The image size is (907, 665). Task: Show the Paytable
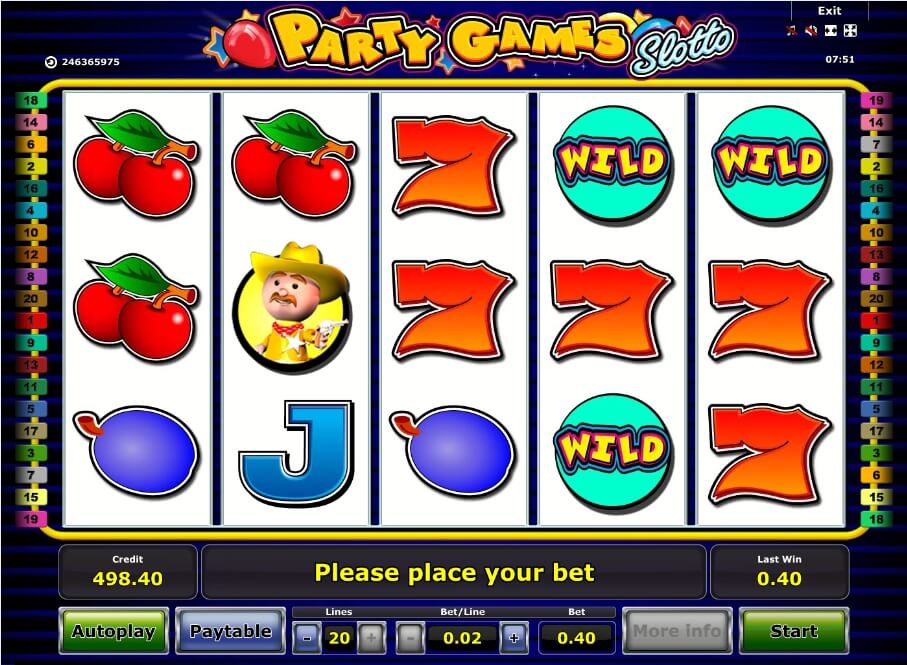[x=230, y=631]
